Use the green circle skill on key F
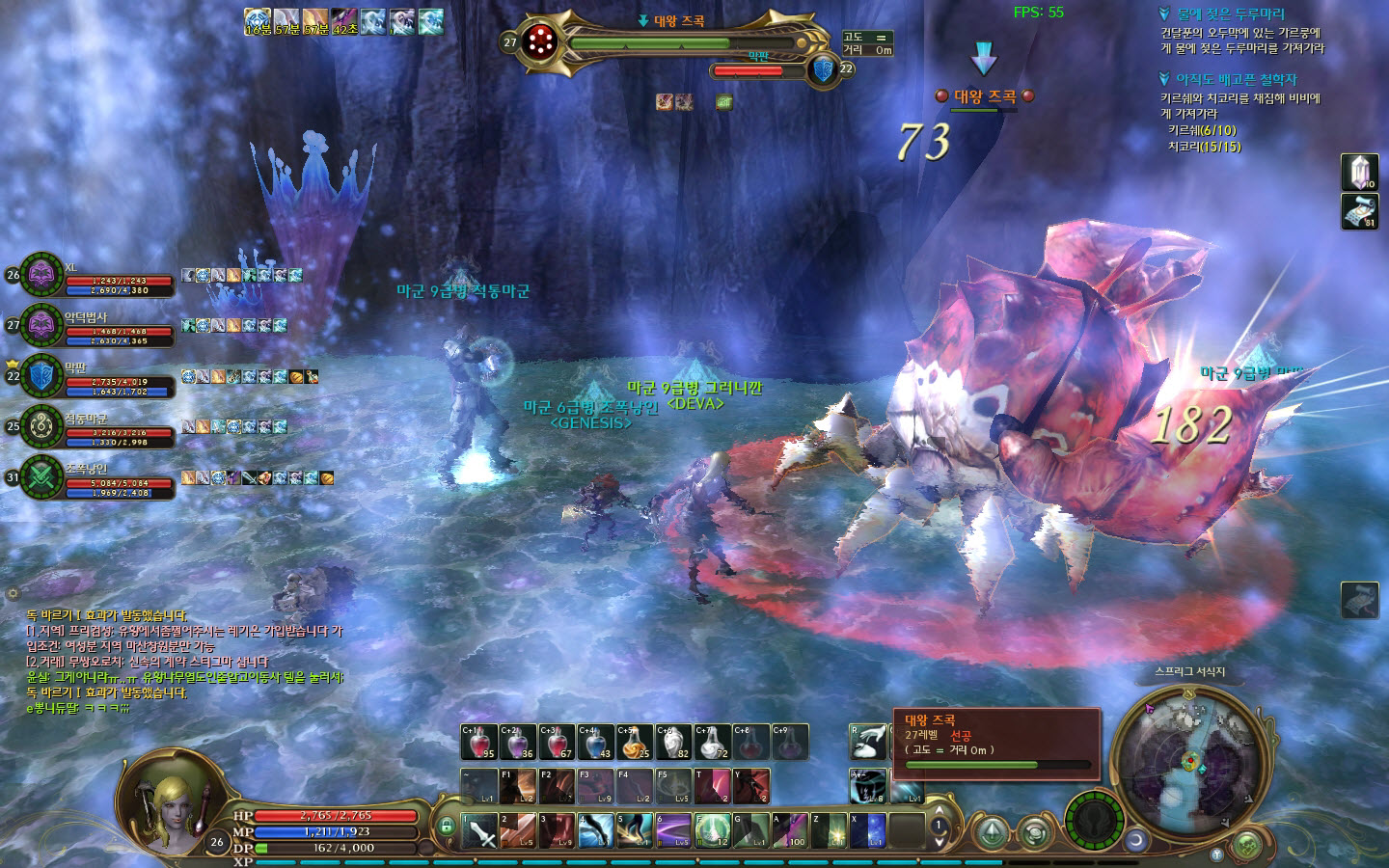Viewport: 1389px width, 868px height. tap(713, 831)
